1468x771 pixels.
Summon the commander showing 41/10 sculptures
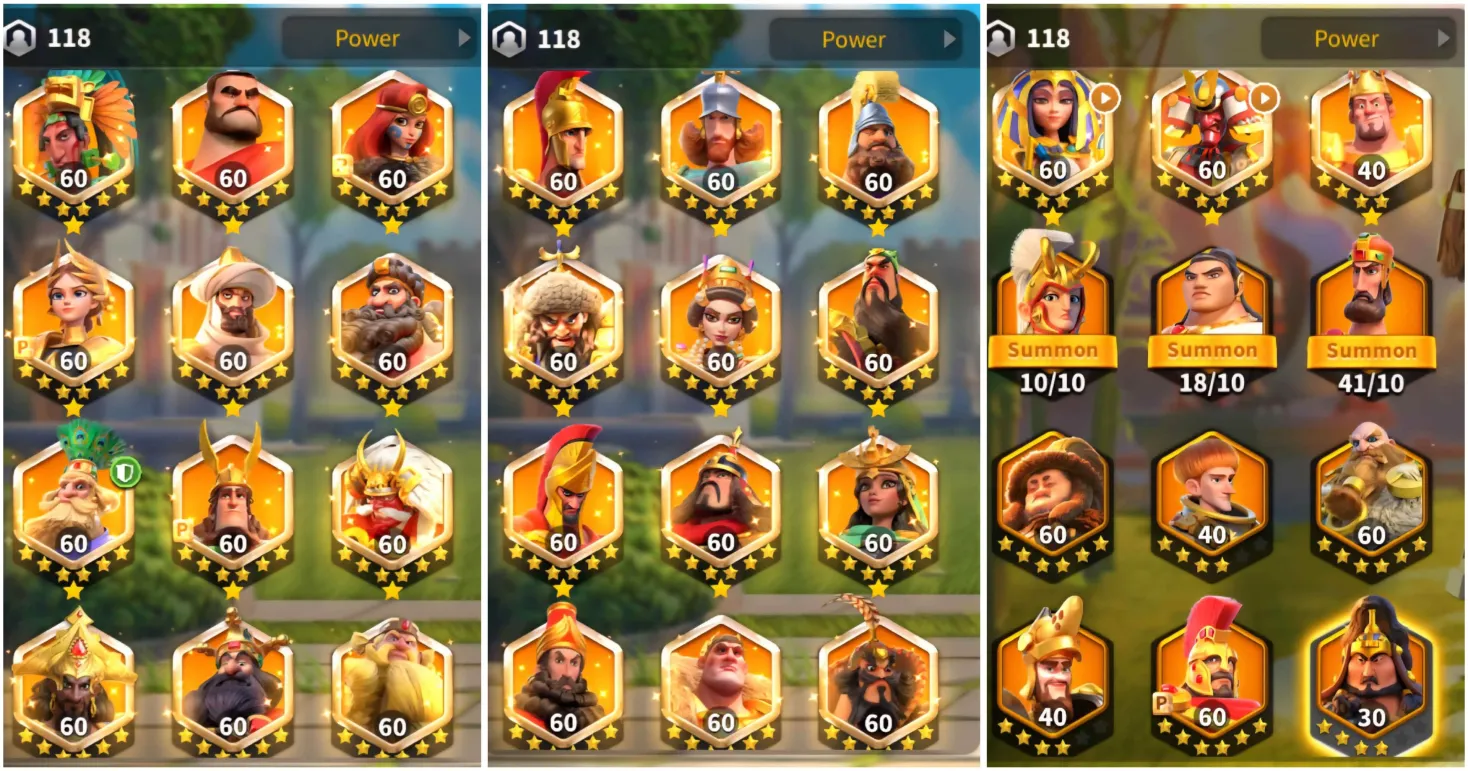(x=1370, y=351)
